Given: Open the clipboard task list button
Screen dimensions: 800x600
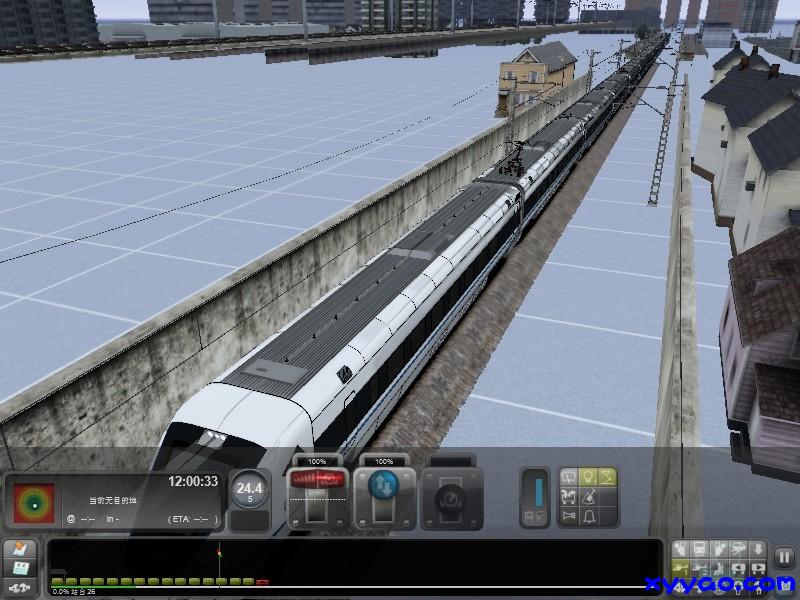Looking at the screenshot, I should [x=21, y=550].
